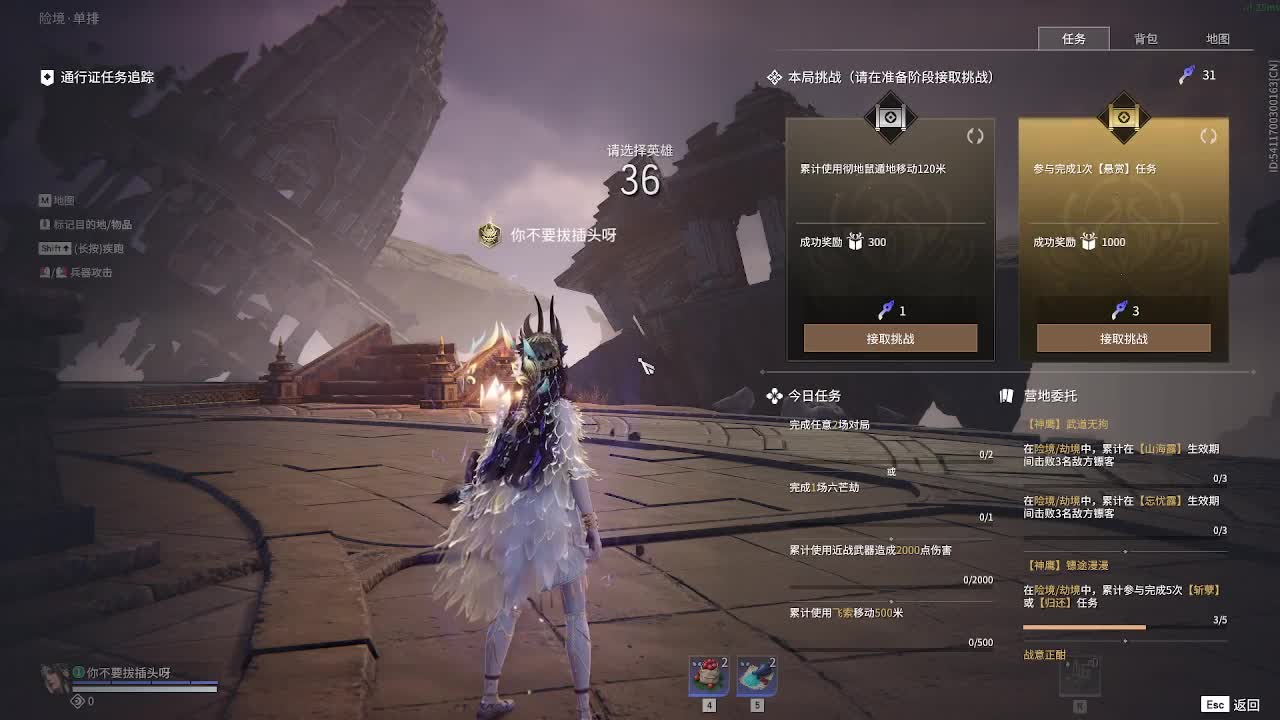
Task: Select the red item in hotbar slot 4
Action: coord(709,676)
